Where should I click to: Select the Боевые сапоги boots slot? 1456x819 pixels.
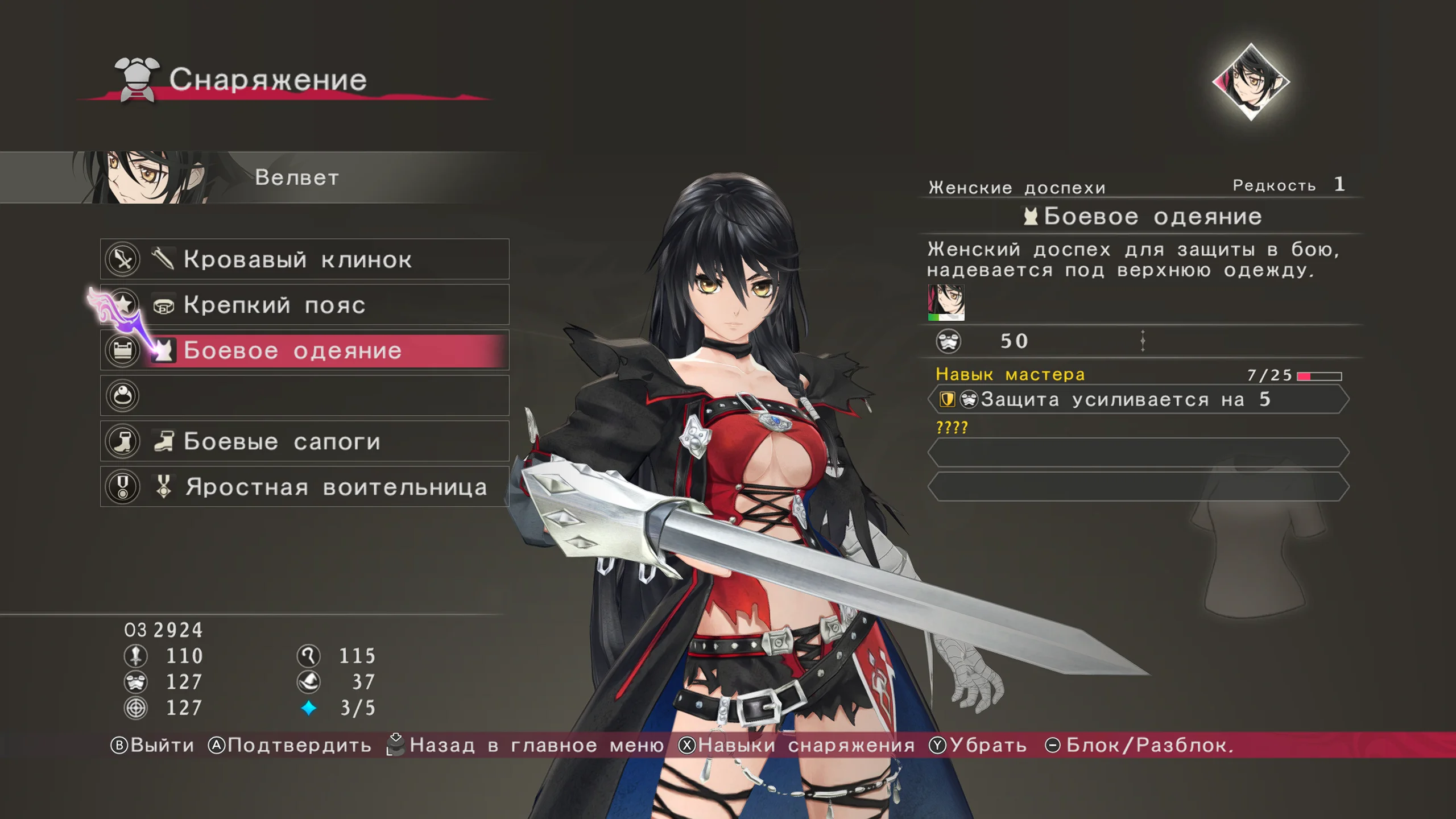305,441
